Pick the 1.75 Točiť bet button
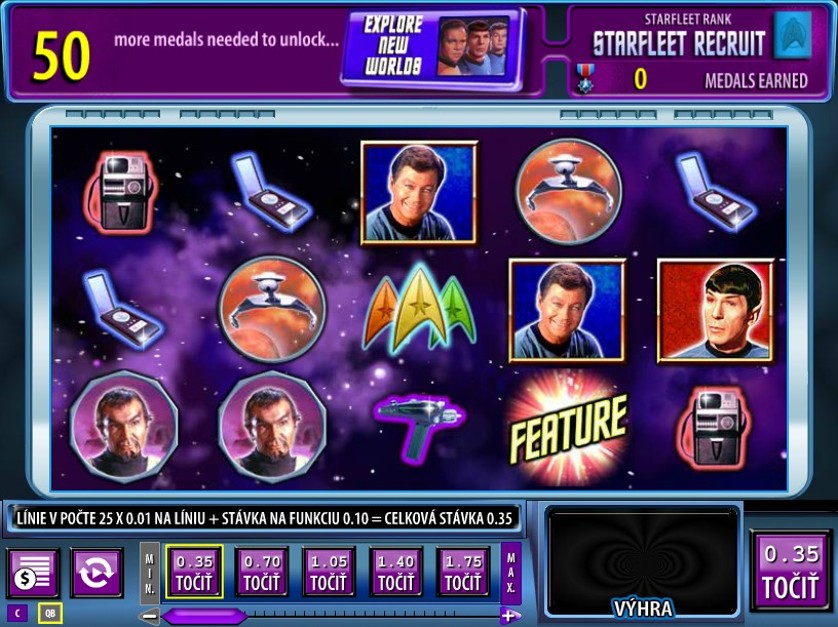The width and height of the screenshot is (838, 627). pos(463,571)
